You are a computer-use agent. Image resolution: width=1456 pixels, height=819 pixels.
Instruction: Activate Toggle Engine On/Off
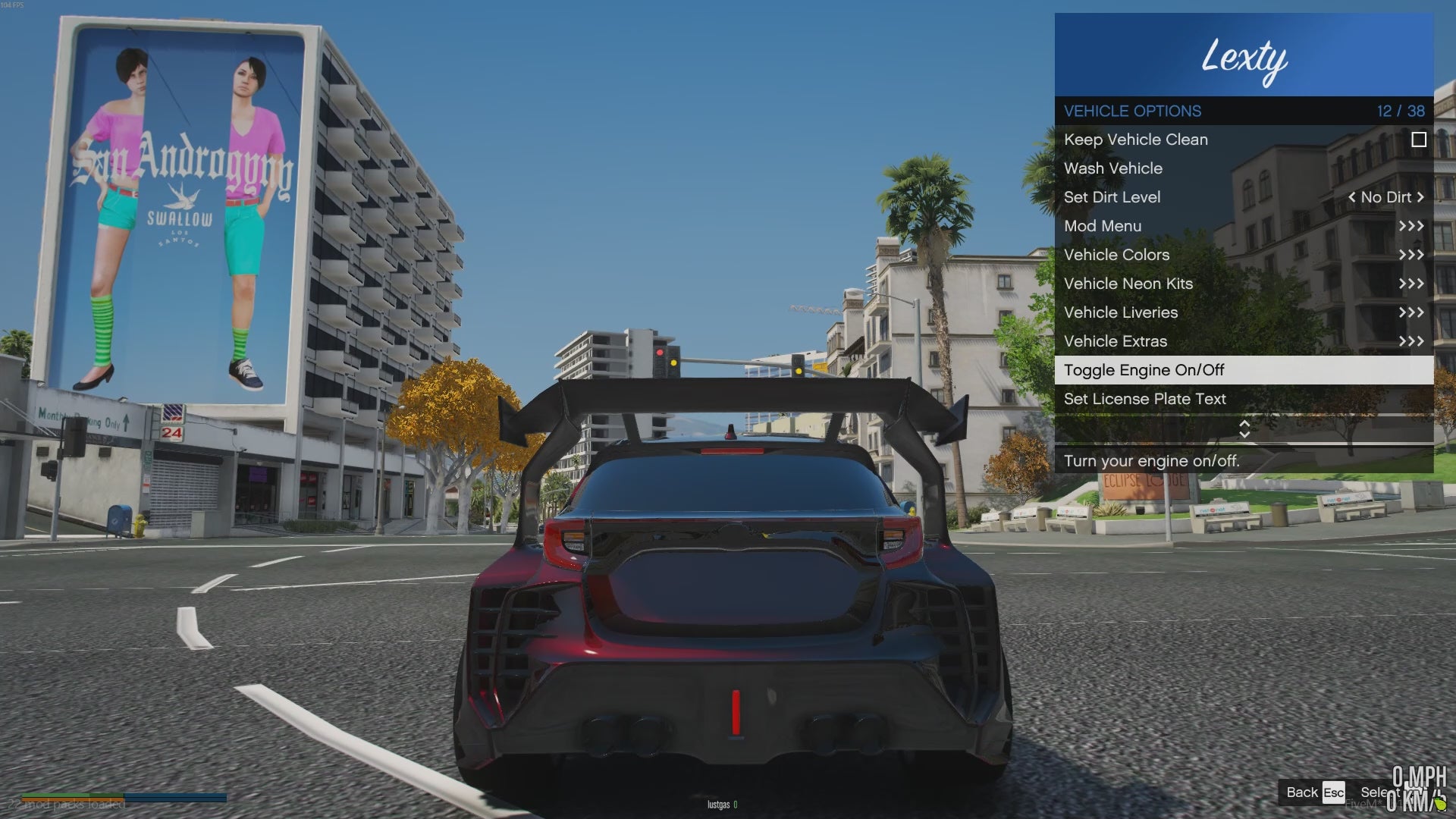coord(1144,370)
